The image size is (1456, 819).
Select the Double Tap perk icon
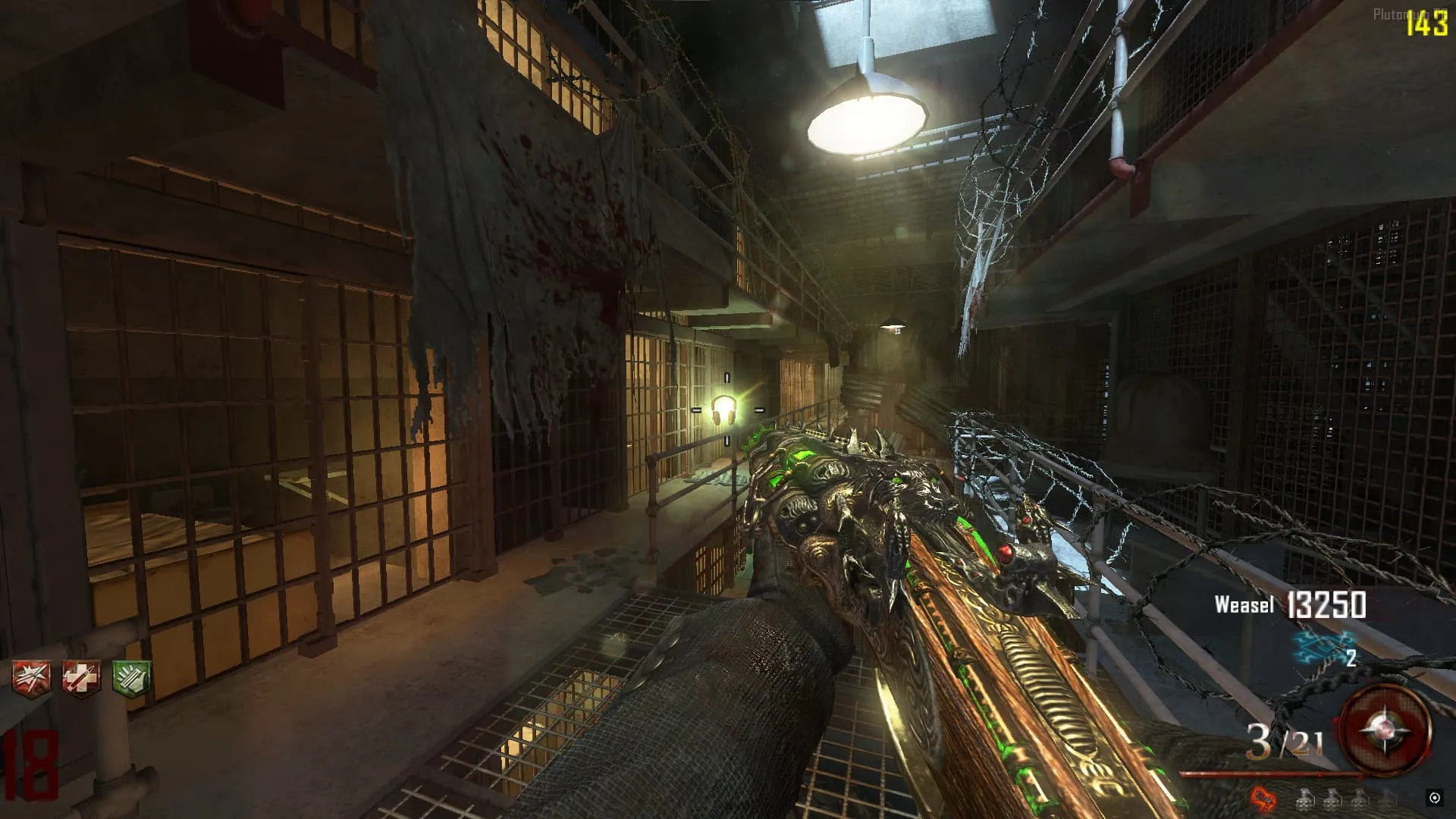pyautogui.click(x=32, y=677)
